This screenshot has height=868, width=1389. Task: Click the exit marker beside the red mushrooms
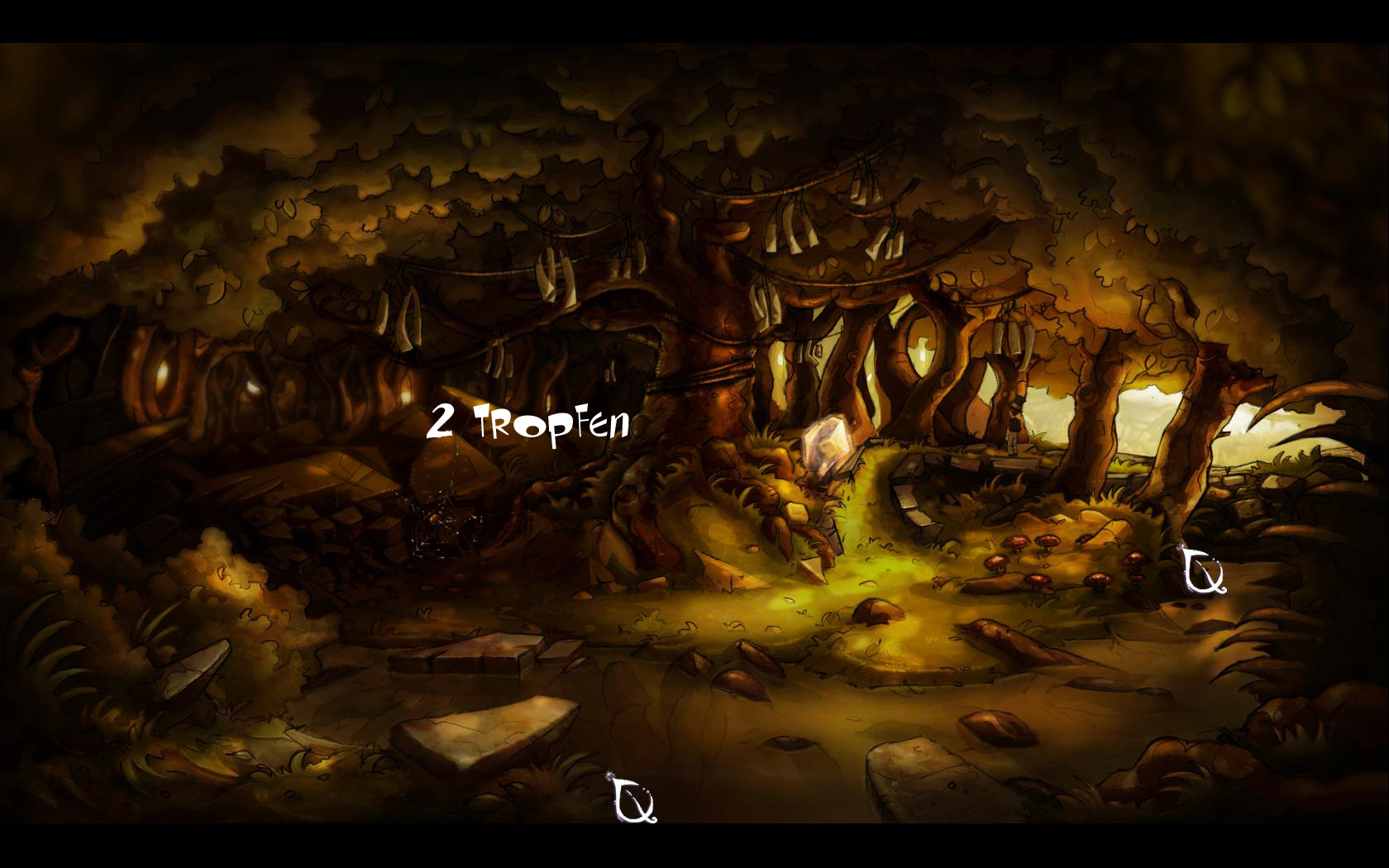1202,571
